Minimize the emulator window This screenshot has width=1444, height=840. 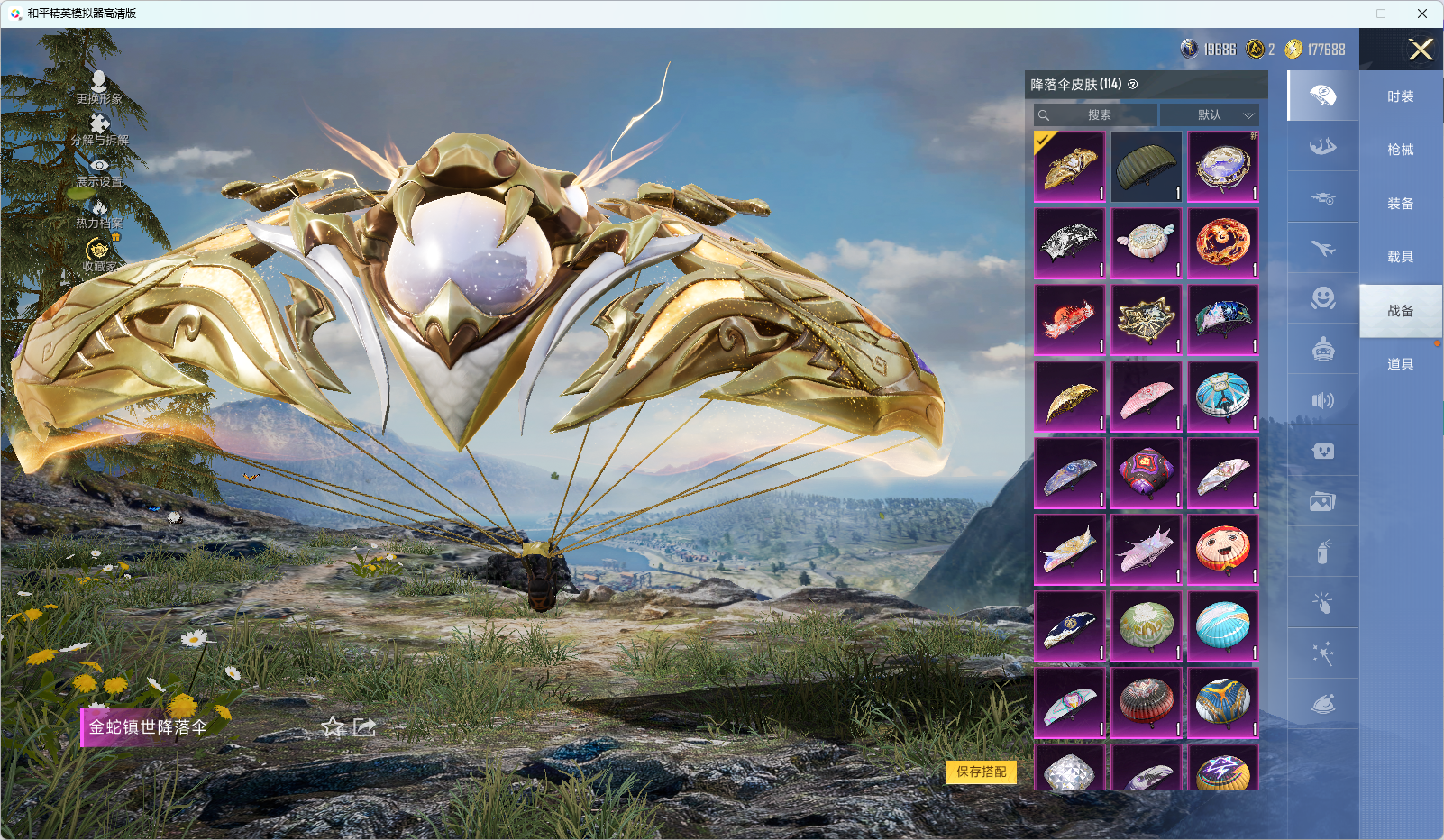pos(1340,14)
